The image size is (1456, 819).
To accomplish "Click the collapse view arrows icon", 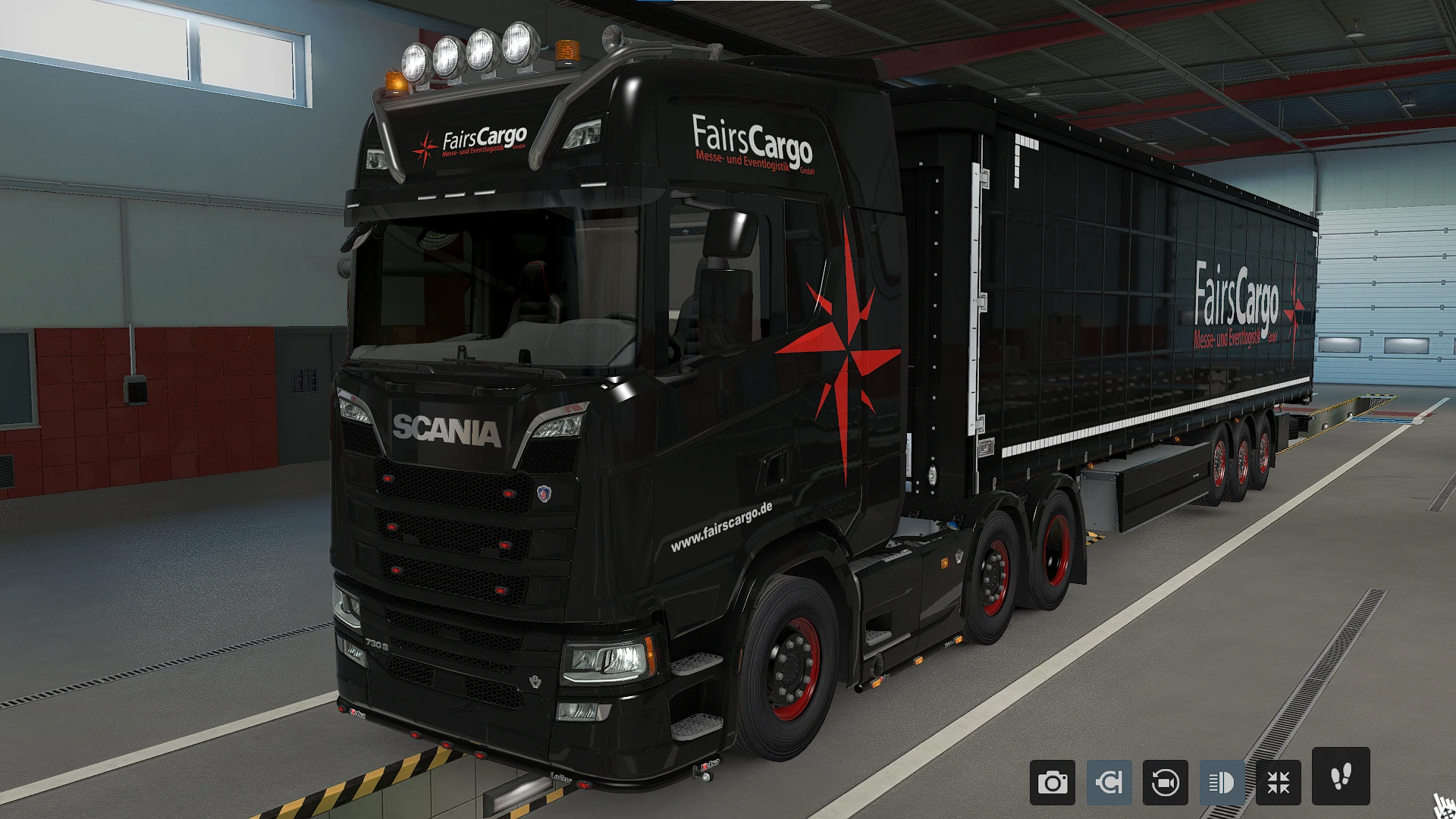I will (x=1277, y=782).
